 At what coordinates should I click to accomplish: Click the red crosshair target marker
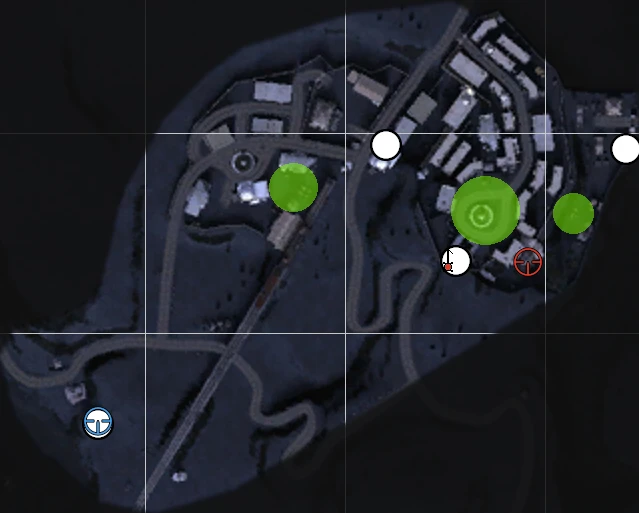click(x=528, y=262)
